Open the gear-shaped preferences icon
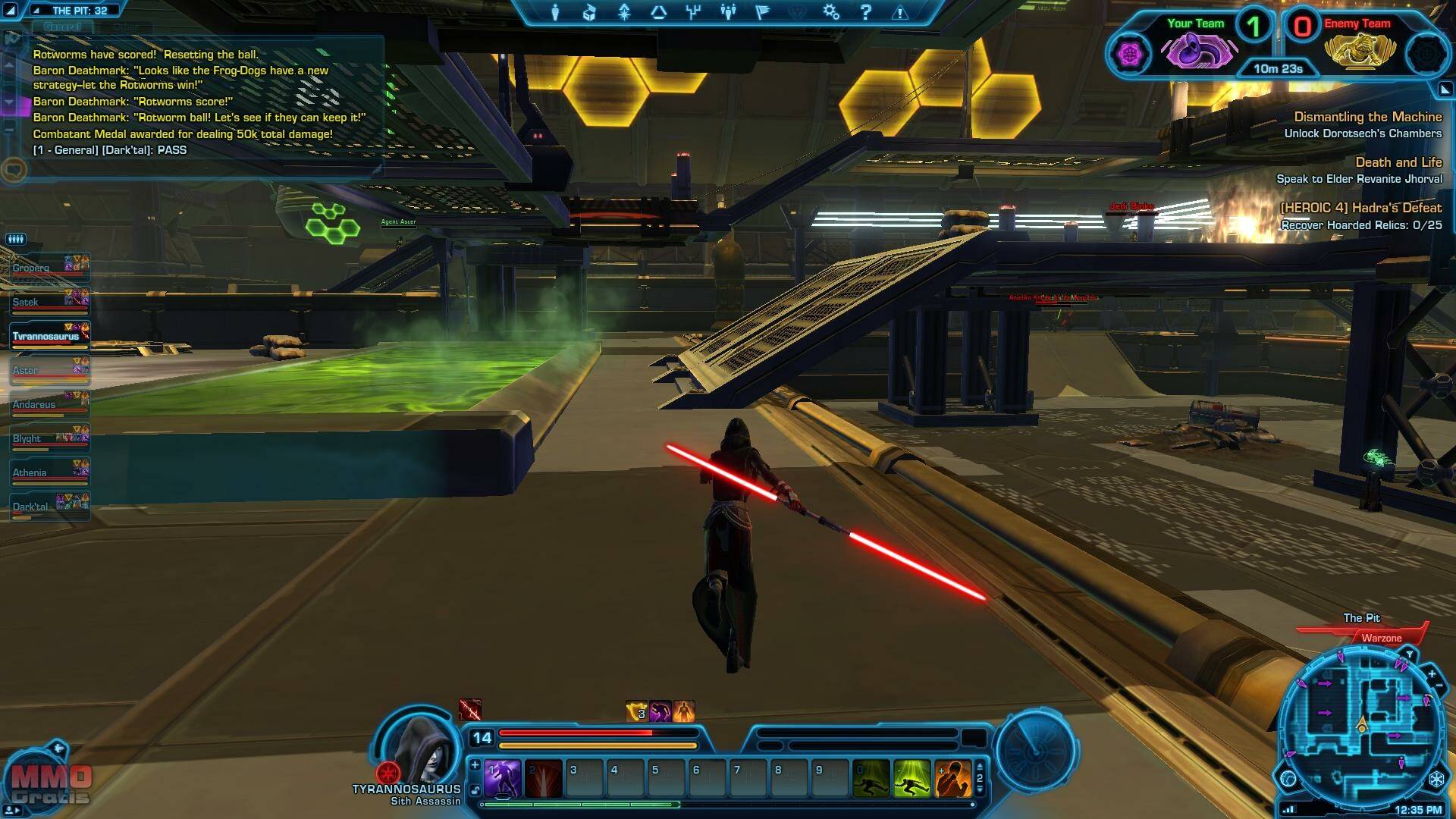Viewport: 1456px width, 819px height. [831, 12]
